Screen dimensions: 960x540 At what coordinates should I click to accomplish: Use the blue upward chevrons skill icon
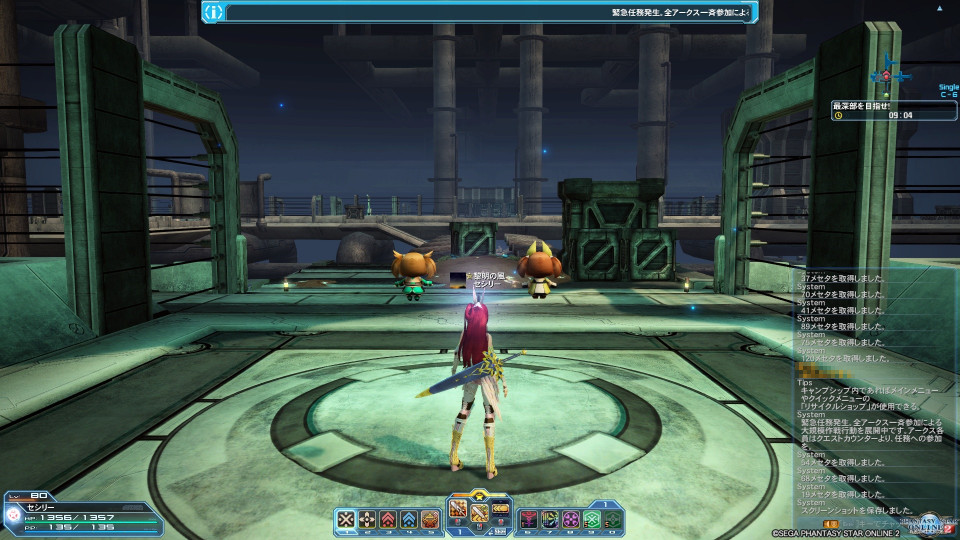[409, 518]
